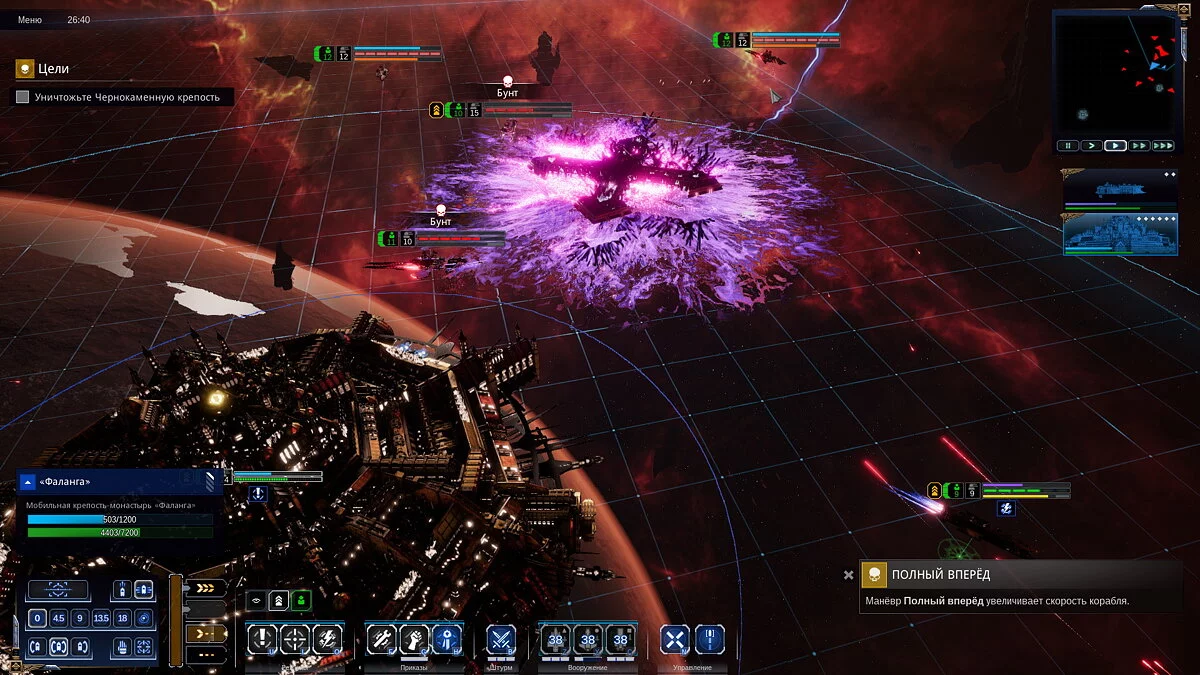Set game speed to fastest triple arrows
Viewport: 1200px width, 675px height.
[x=1162, y=146]
